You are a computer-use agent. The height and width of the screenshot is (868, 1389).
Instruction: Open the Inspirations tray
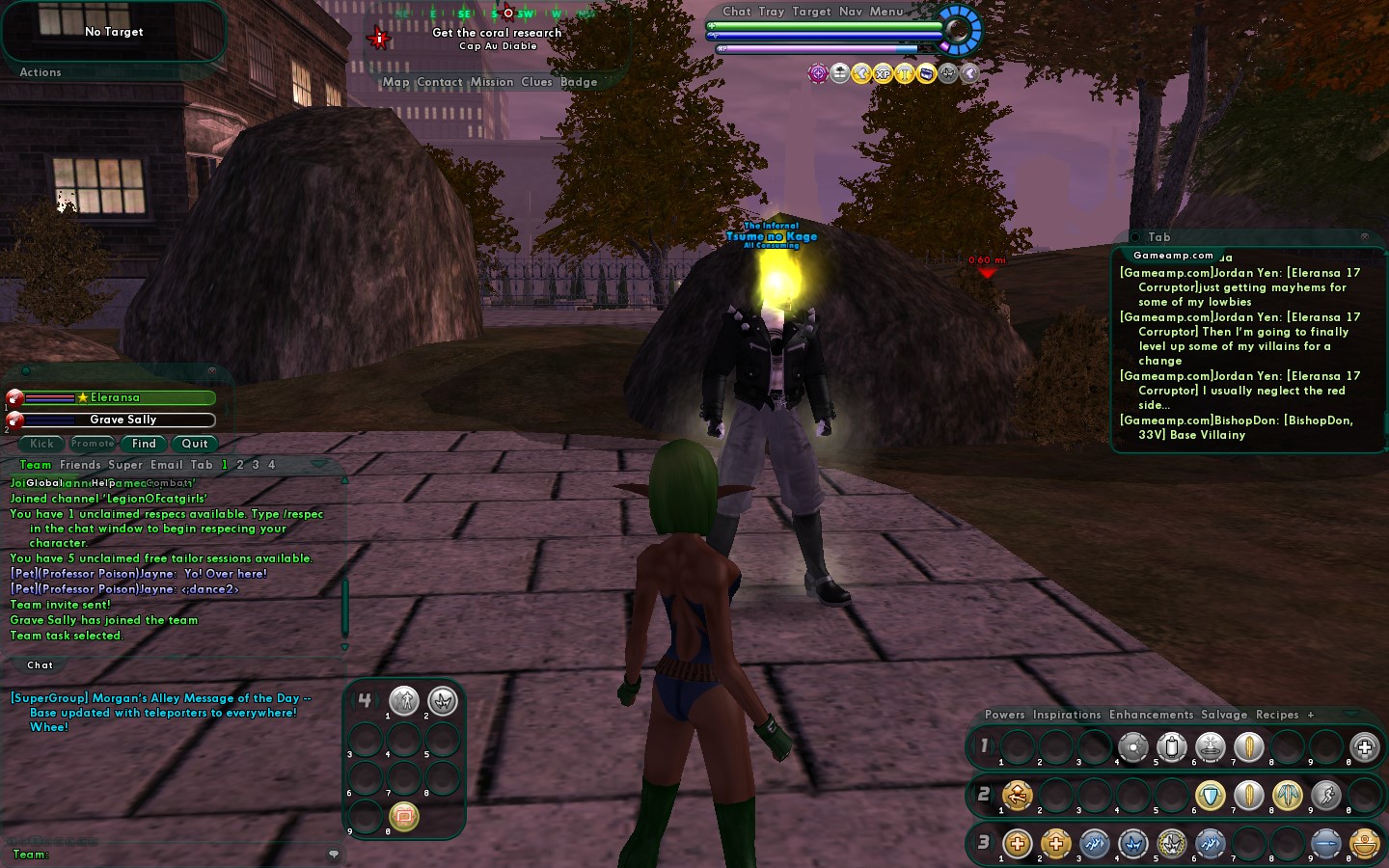(1066, 715)
